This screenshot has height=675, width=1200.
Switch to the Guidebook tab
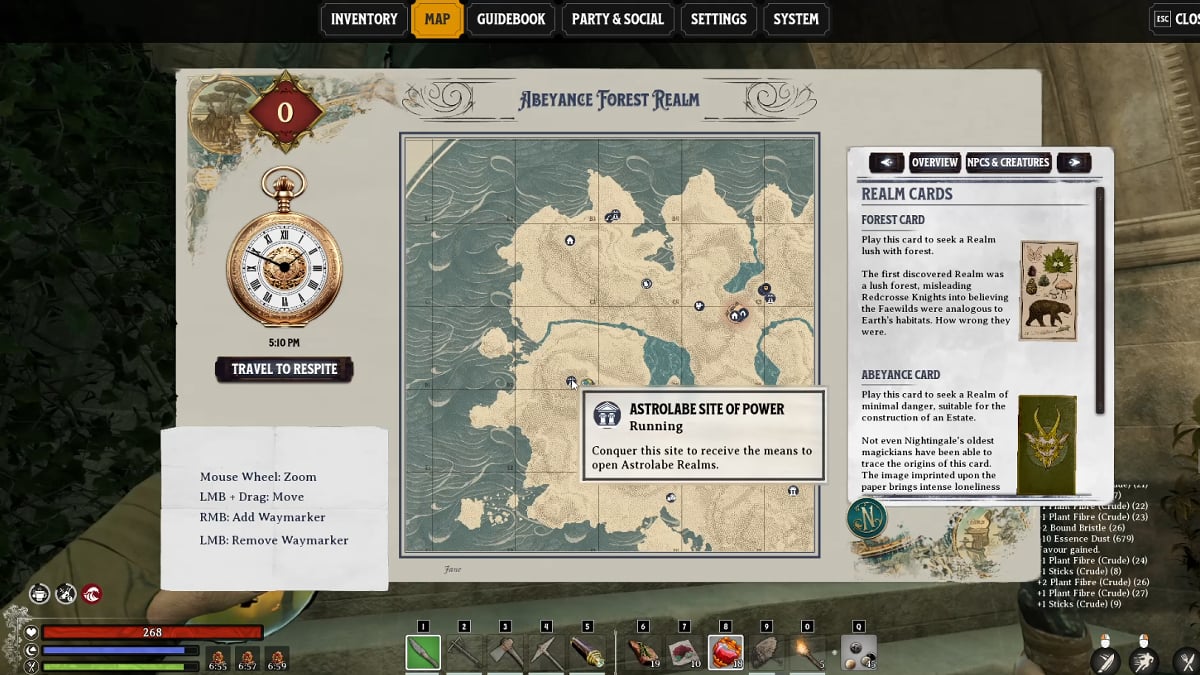click(x=511, y=19)
